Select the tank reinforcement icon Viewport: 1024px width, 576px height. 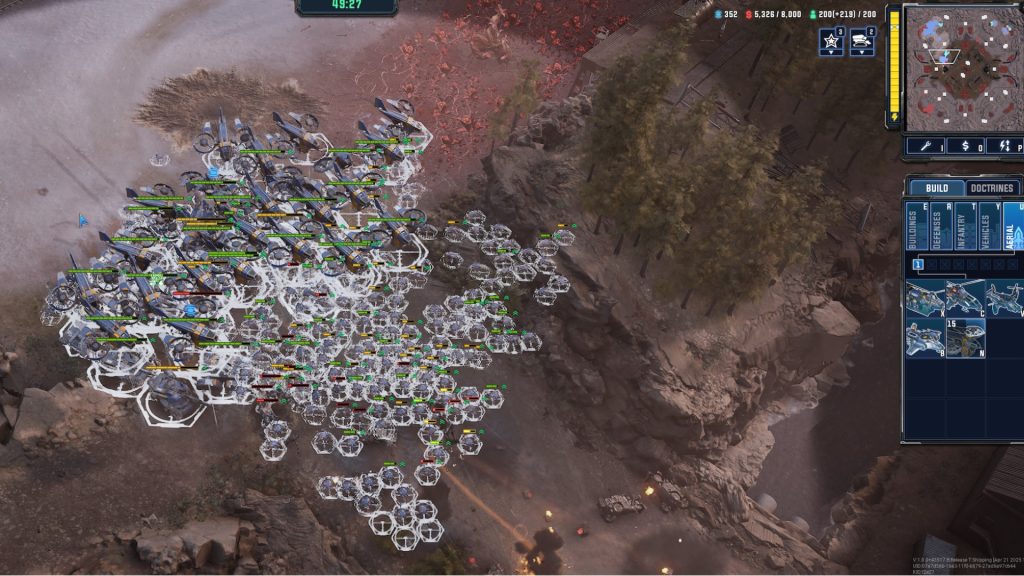862,42
